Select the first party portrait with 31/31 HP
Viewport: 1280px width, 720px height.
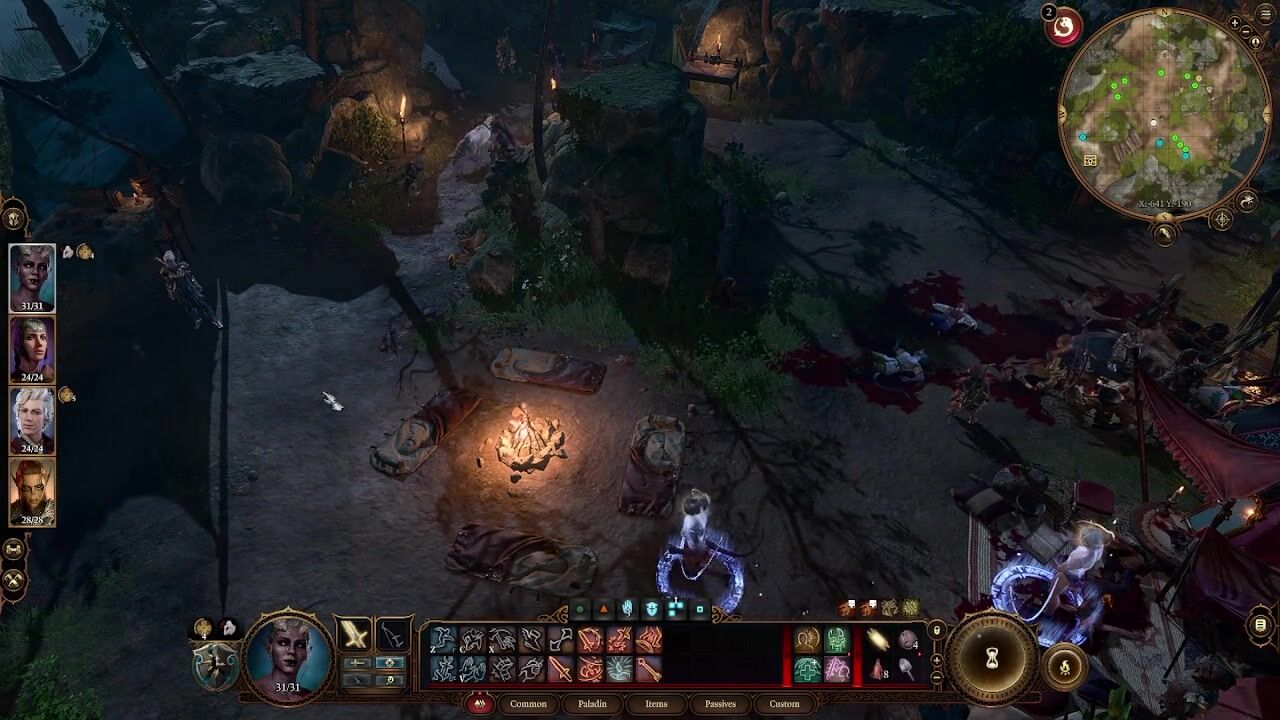32,278
